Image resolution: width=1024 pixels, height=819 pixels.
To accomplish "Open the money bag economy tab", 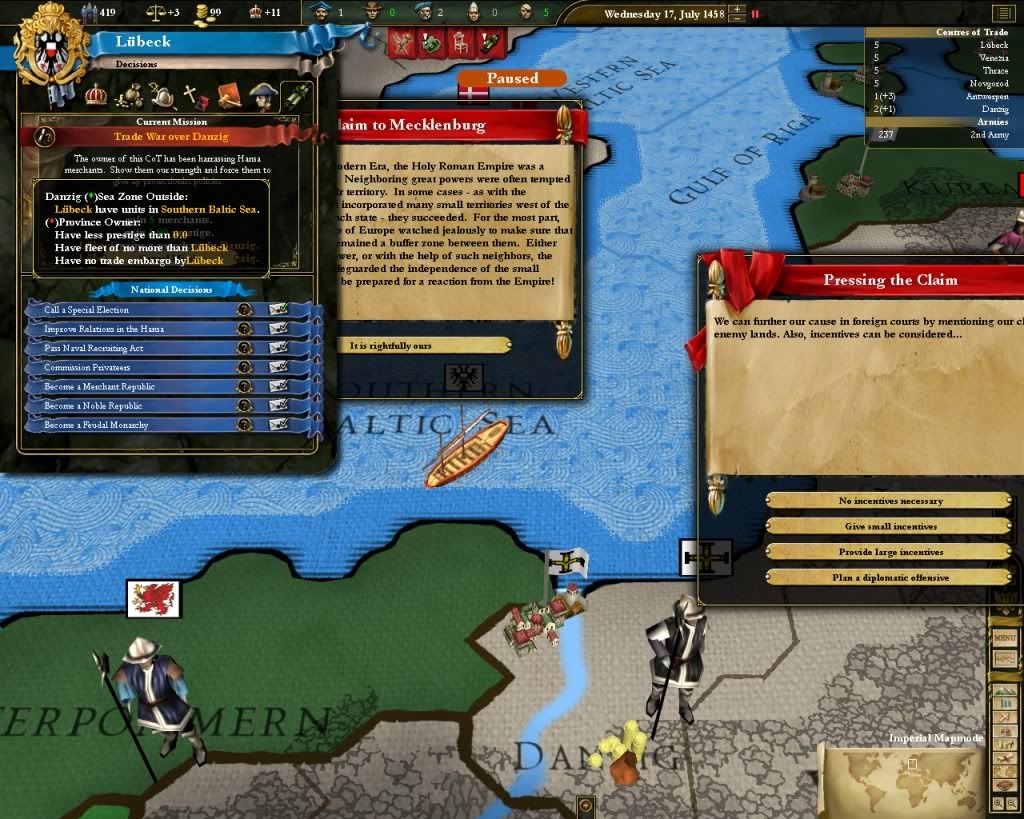I will pos(130,96).
